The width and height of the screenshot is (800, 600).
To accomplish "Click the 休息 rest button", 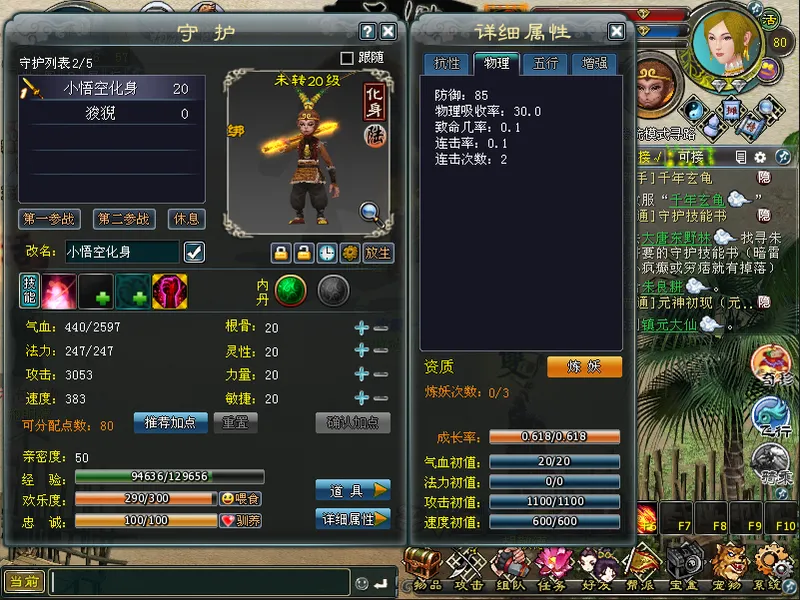I will pos(186,219).
